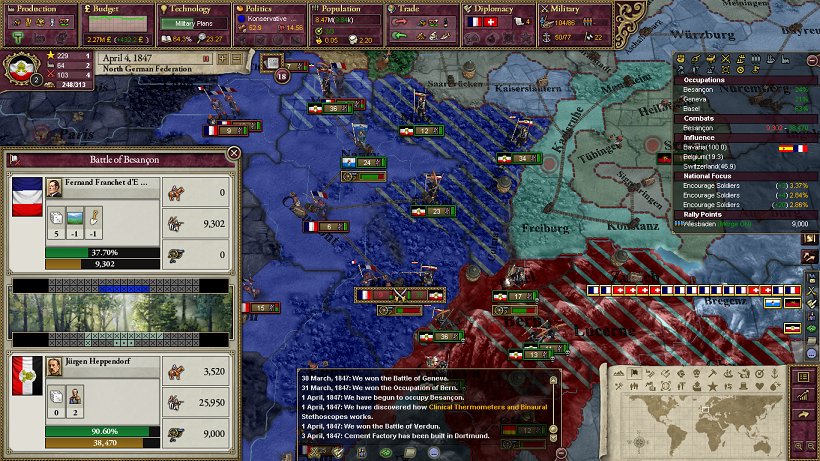Select the French army counter with 15 units
Image resolution: width=820 pixels, height=461 pixels.
[261, 309]
